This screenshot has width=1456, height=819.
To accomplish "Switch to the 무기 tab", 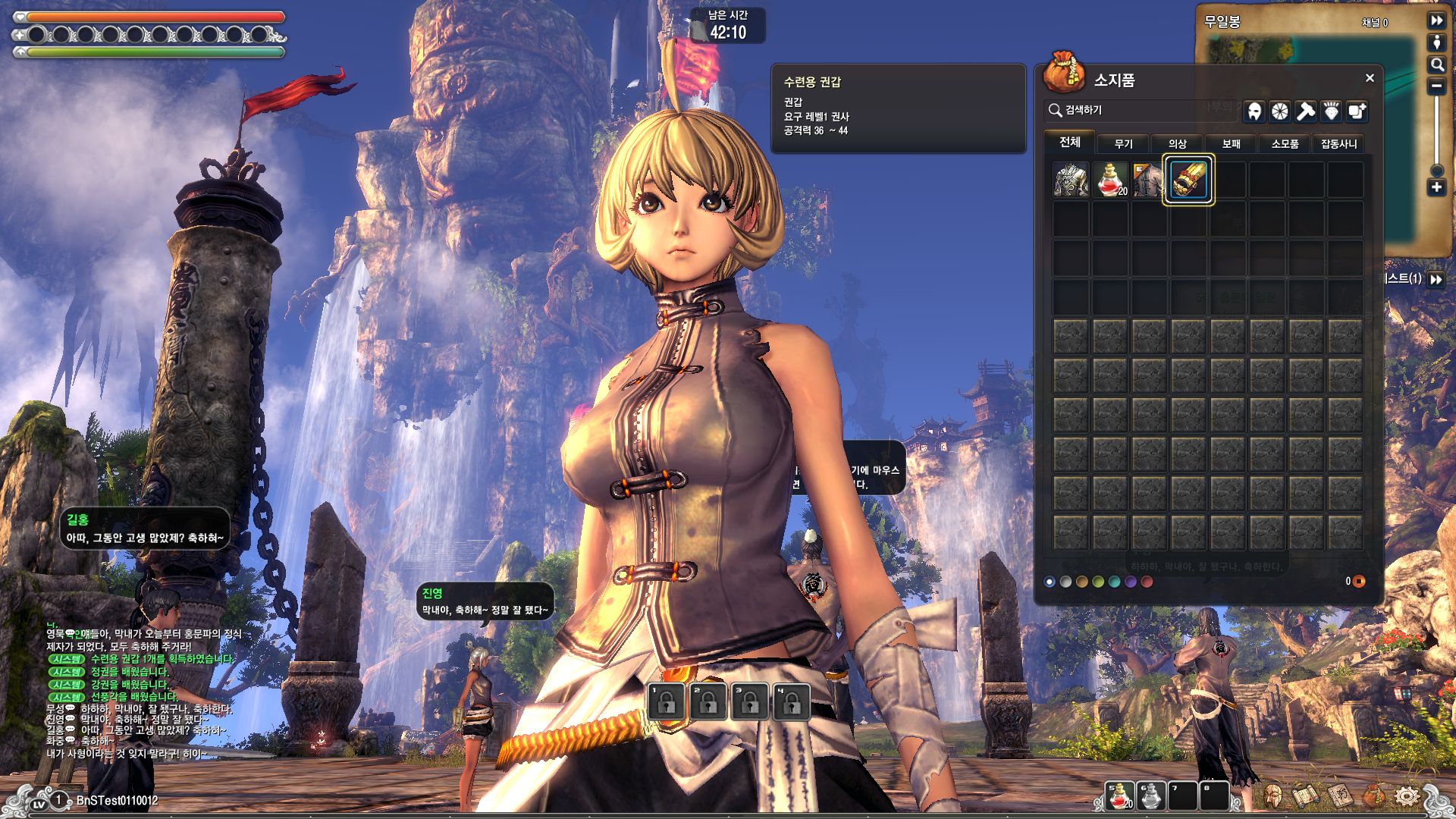I will (1123, 143).
